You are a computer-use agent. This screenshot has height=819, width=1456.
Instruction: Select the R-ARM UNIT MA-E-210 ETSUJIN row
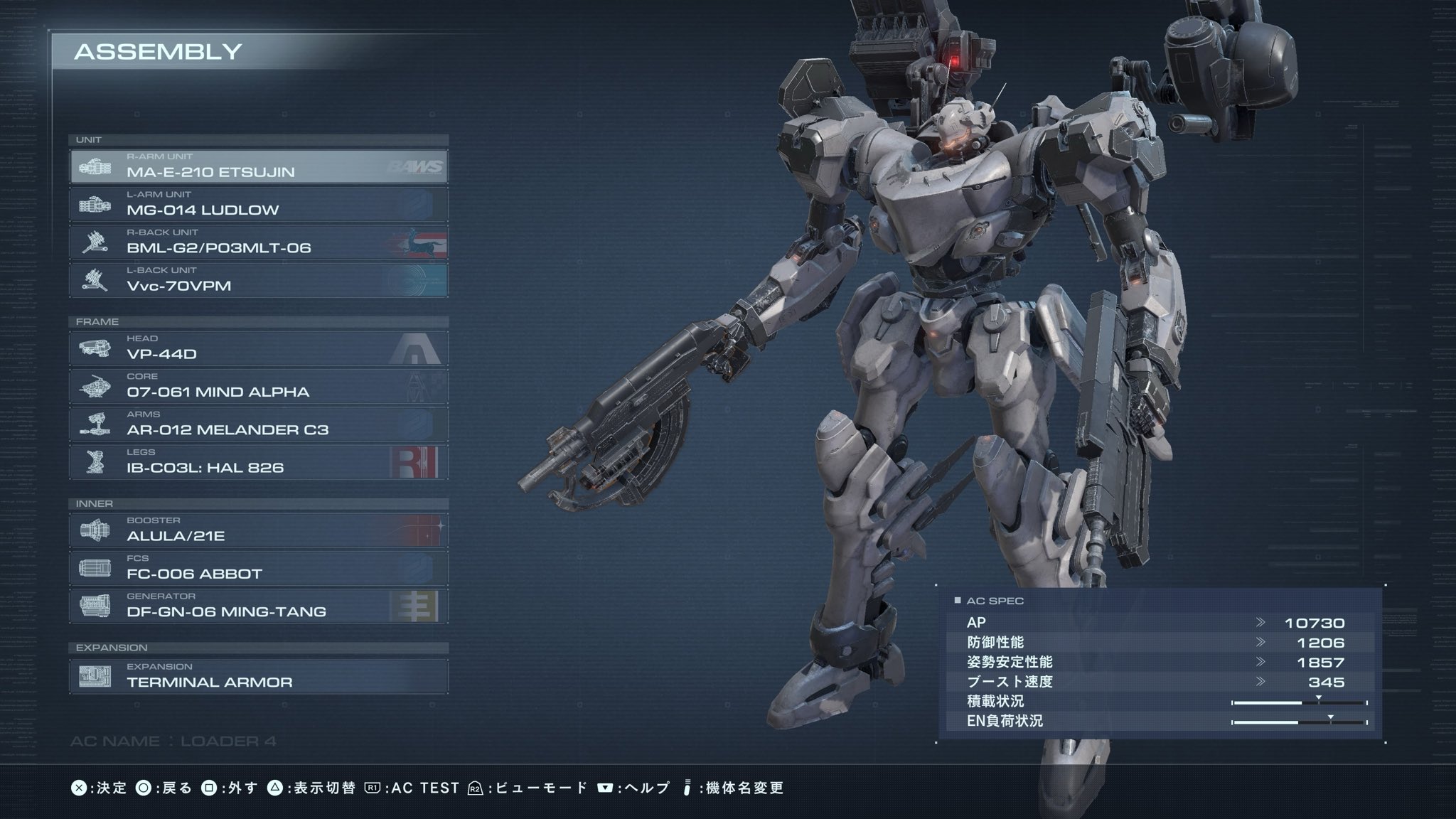(259, 166)
